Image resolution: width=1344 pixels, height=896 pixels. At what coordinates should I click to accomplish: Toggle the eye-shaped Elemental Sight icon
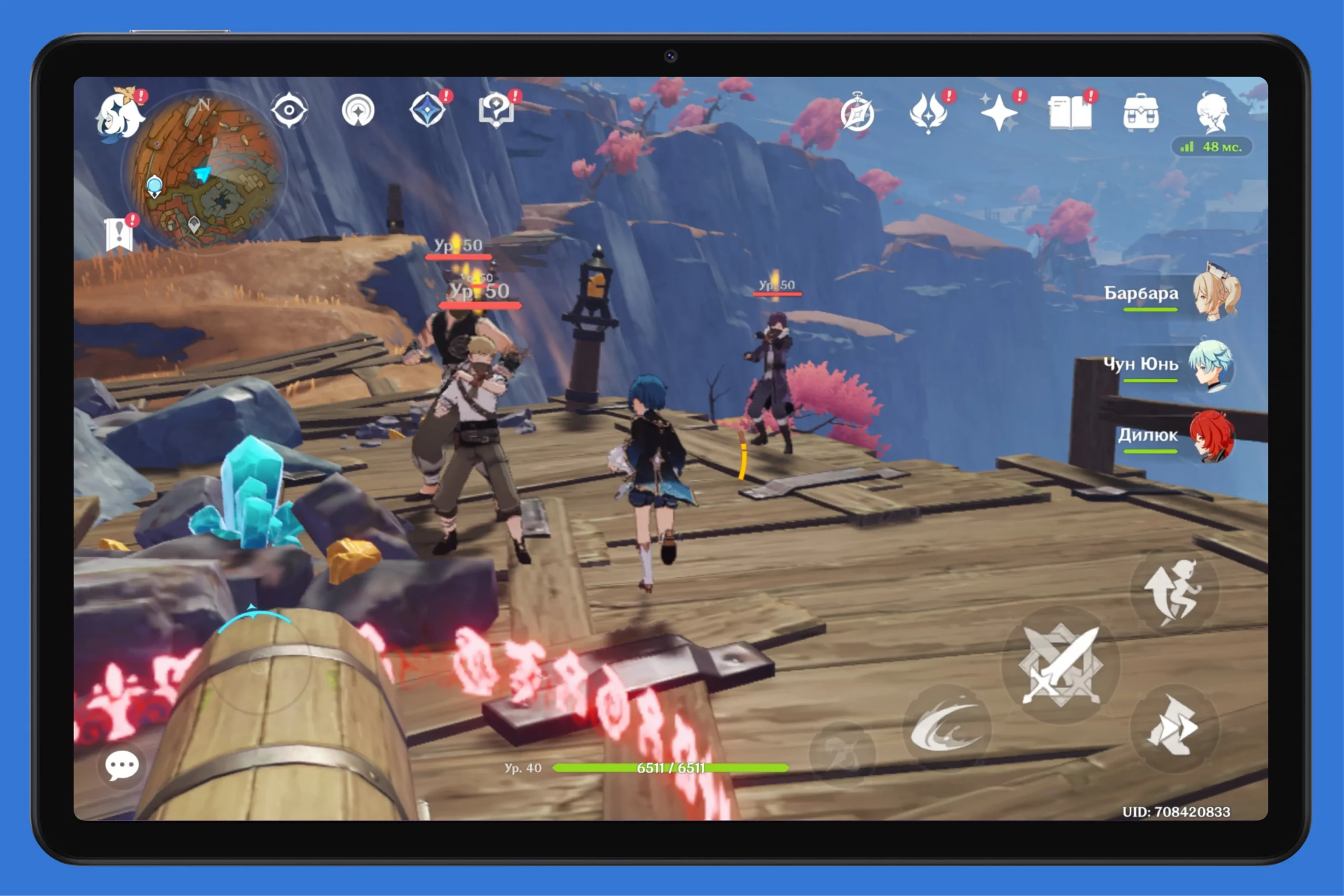289,110
